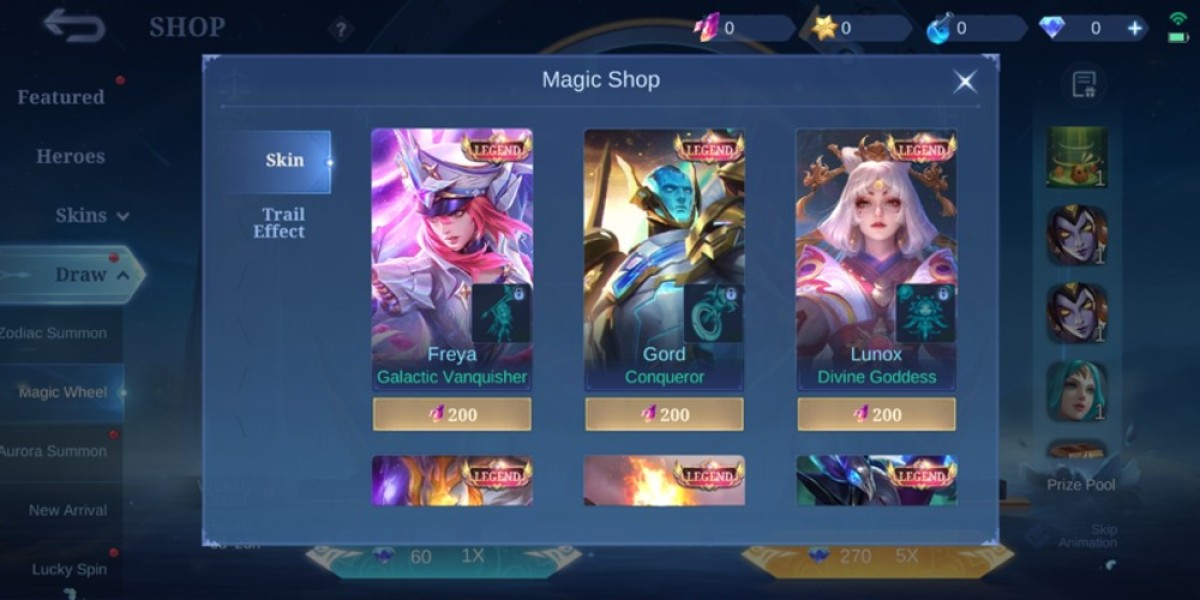Screen dimensions: 1200x600
Task: Buy Freya skin for 200 crystals
Action: click(452, 414)
